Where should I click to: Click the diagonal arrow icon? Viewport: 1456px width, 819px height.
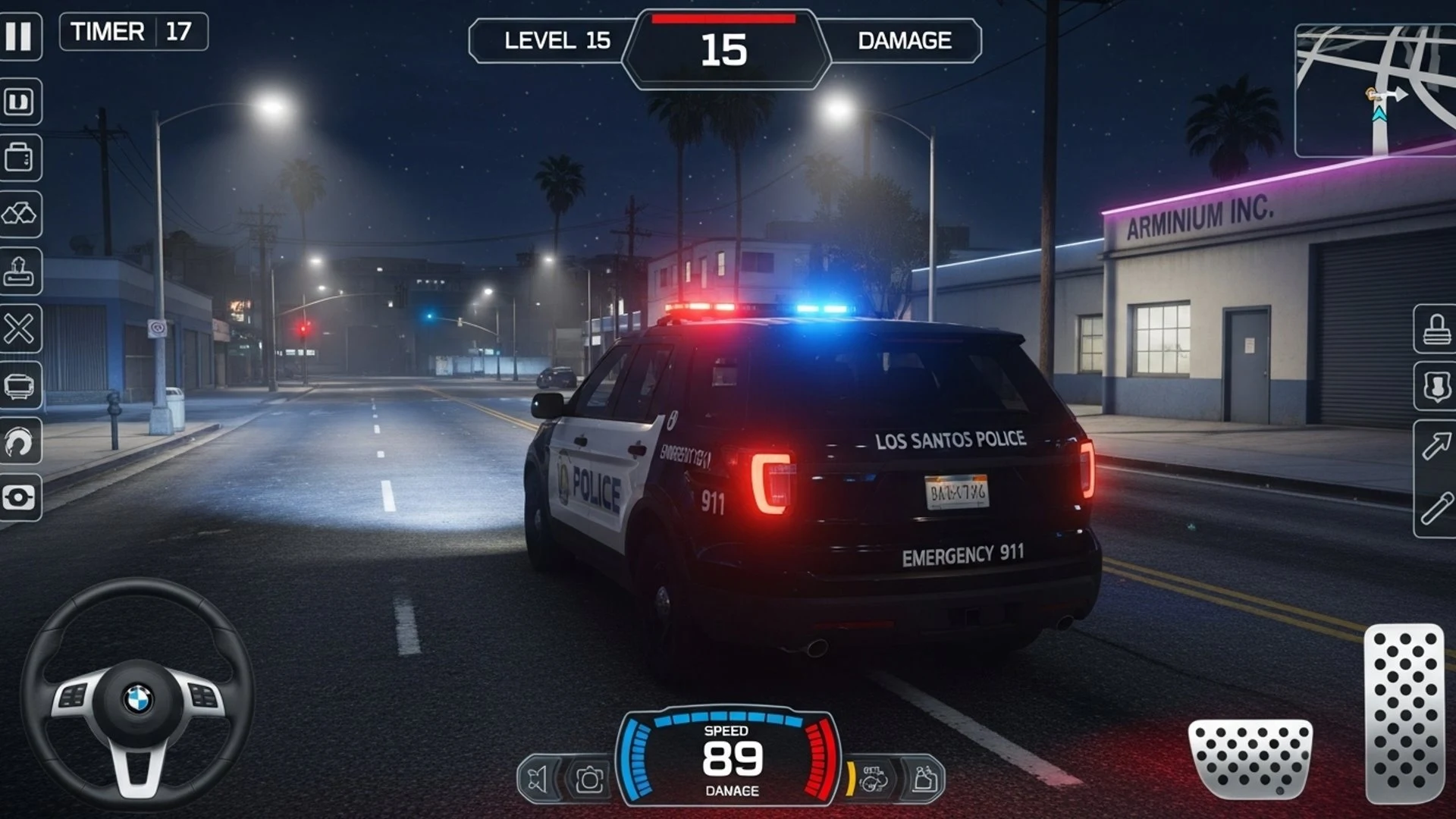pos(1436,446)
